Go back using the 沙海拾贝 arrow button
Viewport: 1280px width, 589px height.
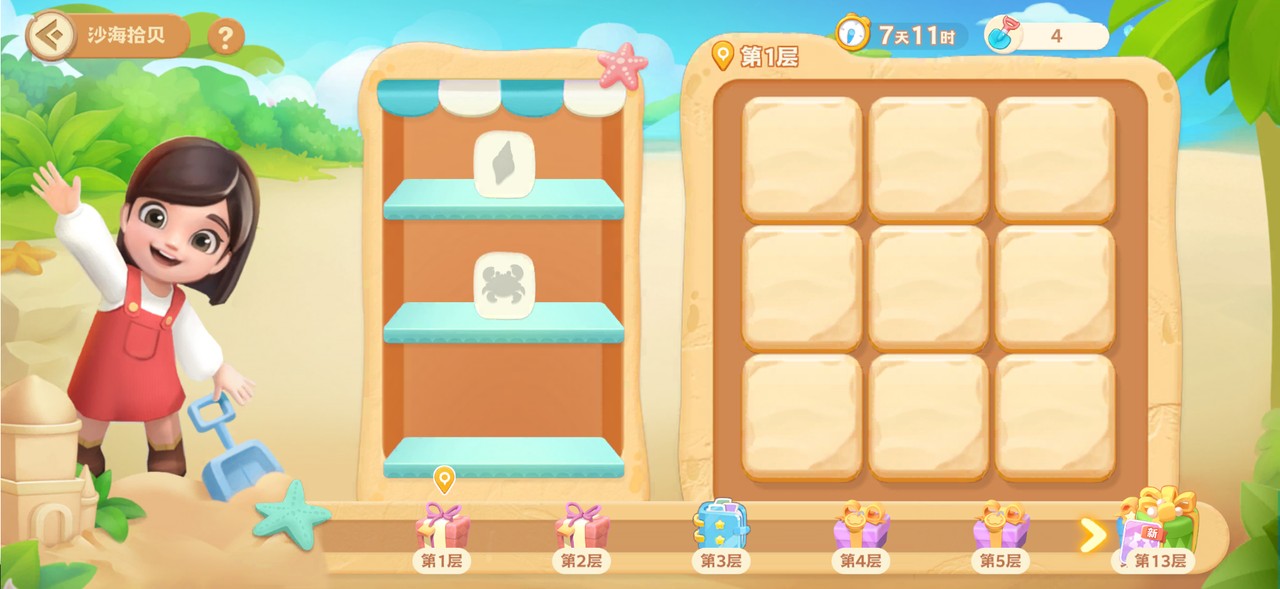point(50,37)
